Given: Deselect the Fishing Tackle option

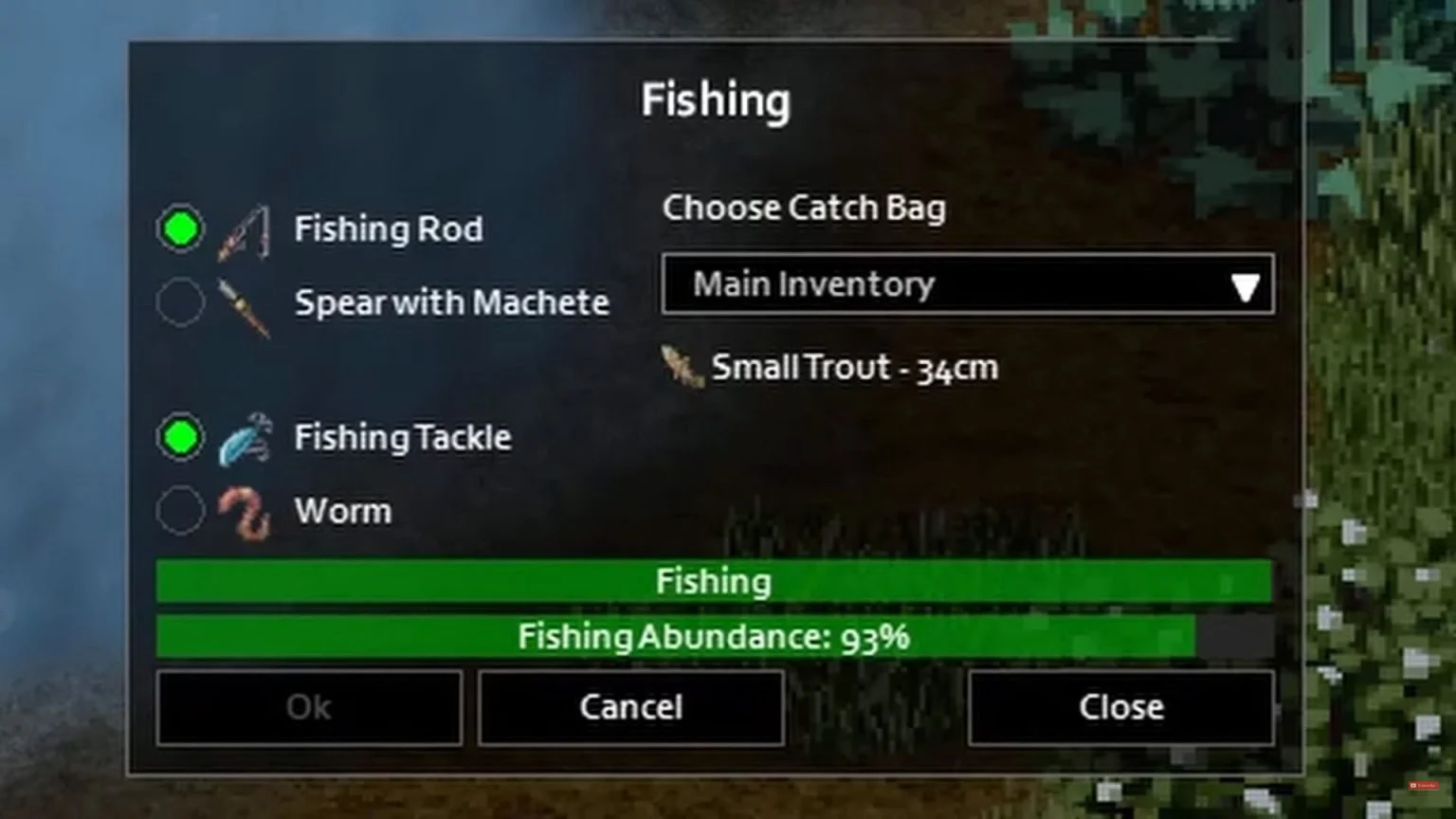Looking at the screenshot, I should coord(180,437).
